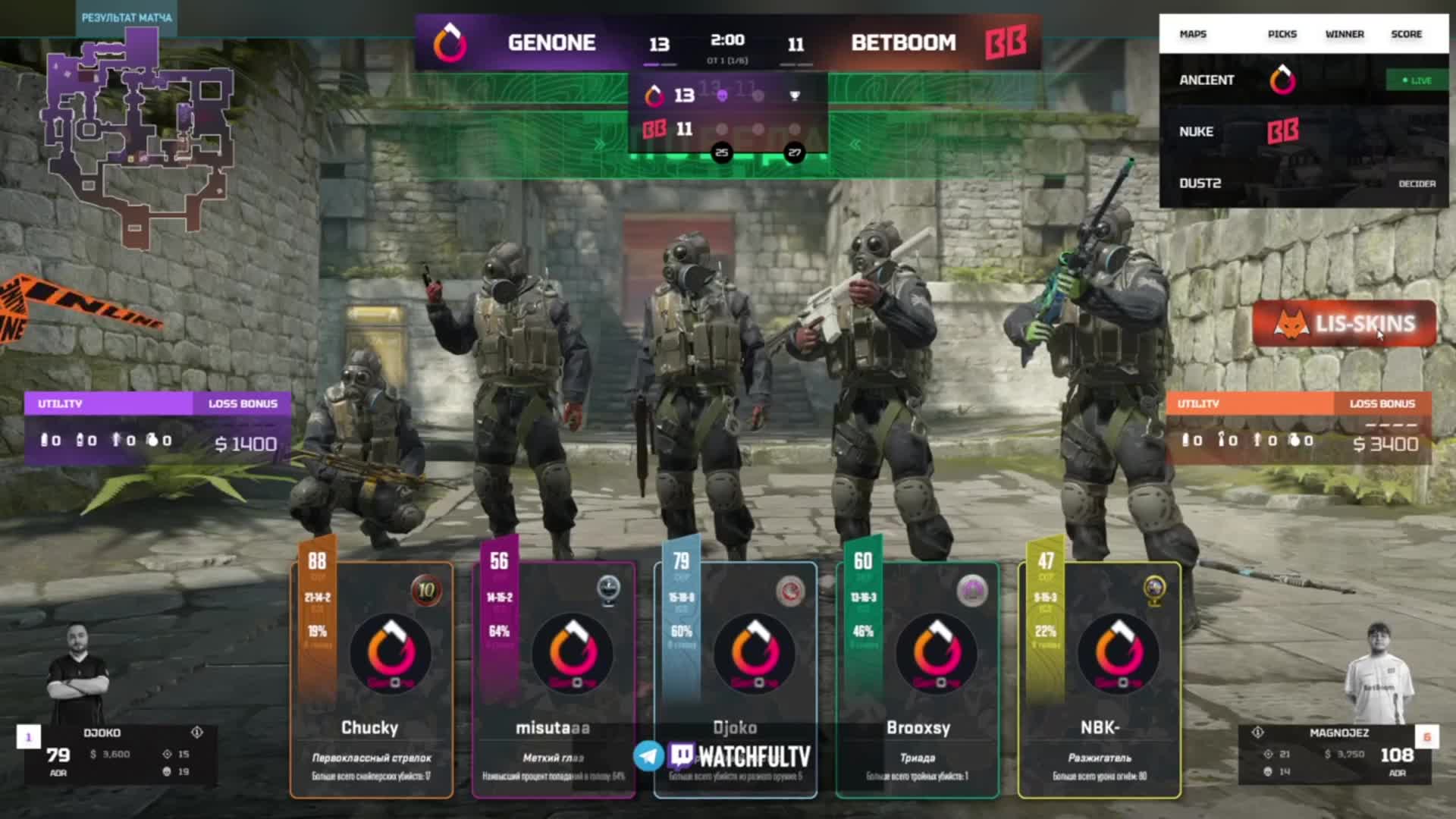Image resolution: width=1456 pixels, height=819 pixels.
Task: Select Chucky's player card
Action: [372, 679]
